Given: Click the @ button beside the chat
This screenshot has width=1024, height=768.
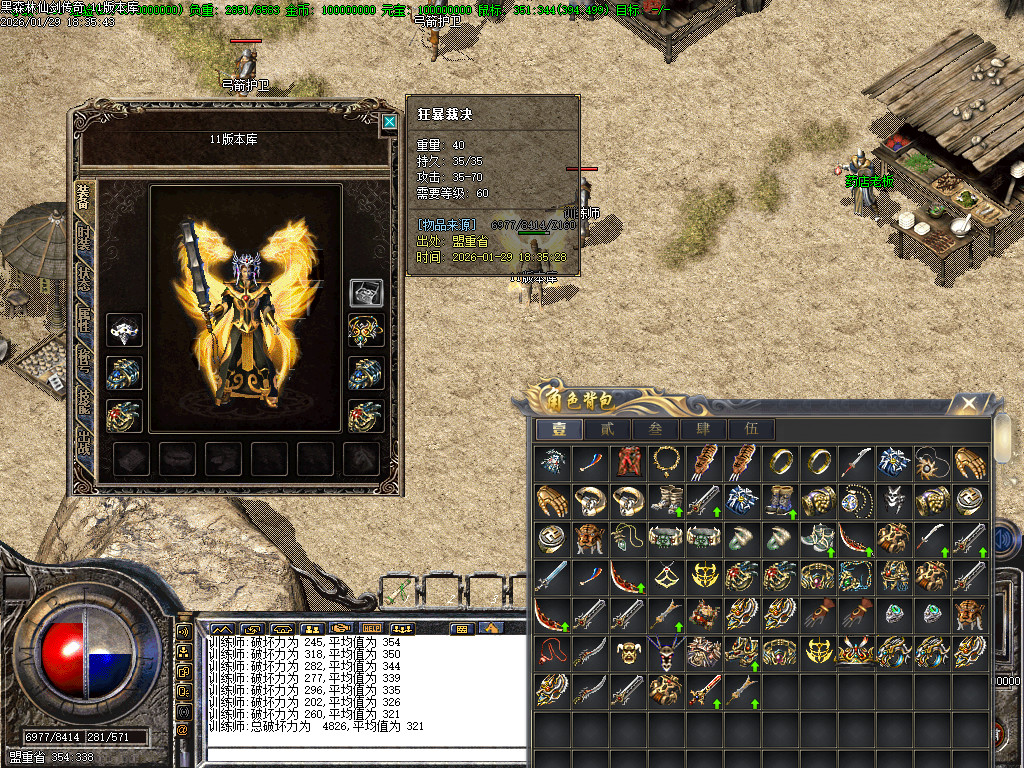Looking at the screenshot, I should point(183,729).
